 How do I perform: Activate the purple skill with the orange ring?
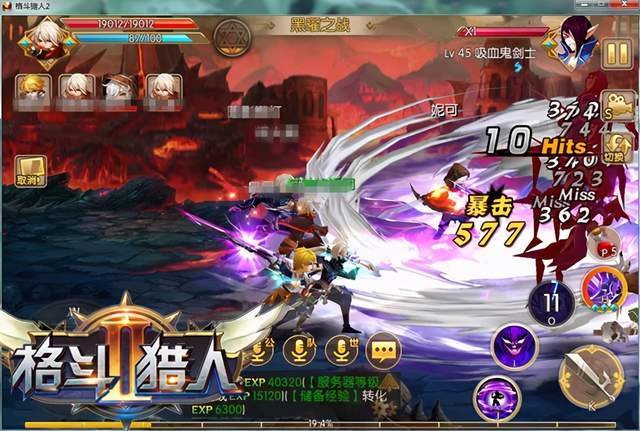pos(605,288)
